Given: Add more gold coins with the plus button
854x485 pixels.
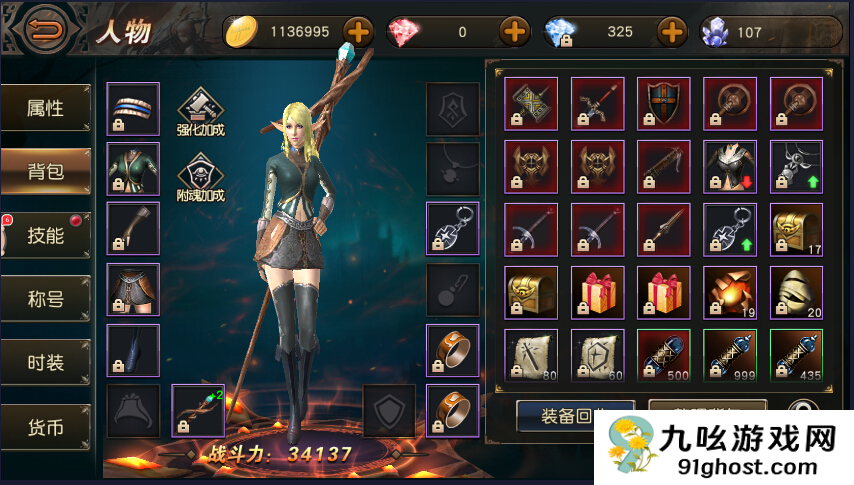Looking at the screenshot, I should 358,32.
